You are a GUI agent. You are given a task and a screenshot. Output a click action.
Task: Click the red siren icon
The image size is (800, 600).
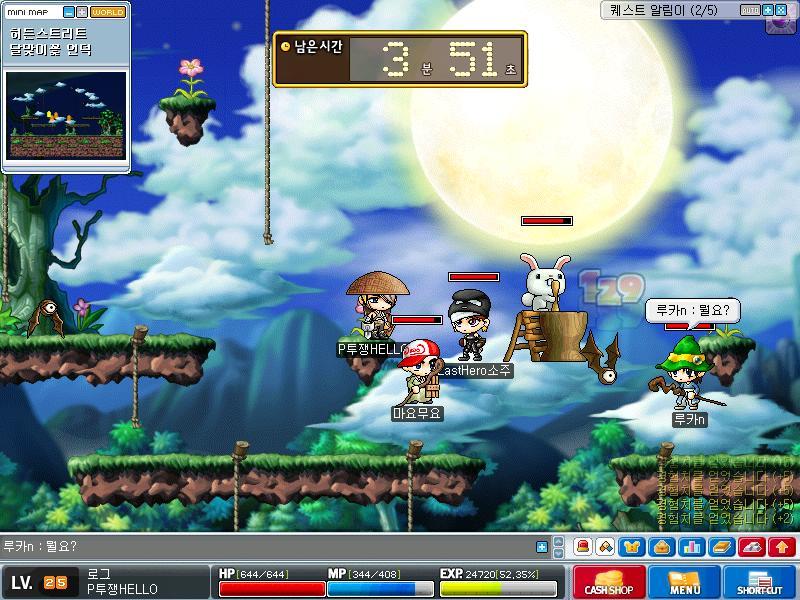582,547
